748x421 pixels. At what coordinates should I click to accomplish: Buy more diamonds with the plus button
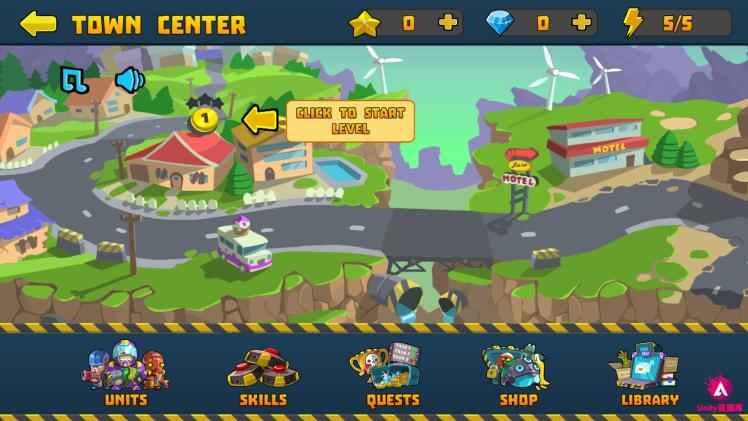[581, 23]
